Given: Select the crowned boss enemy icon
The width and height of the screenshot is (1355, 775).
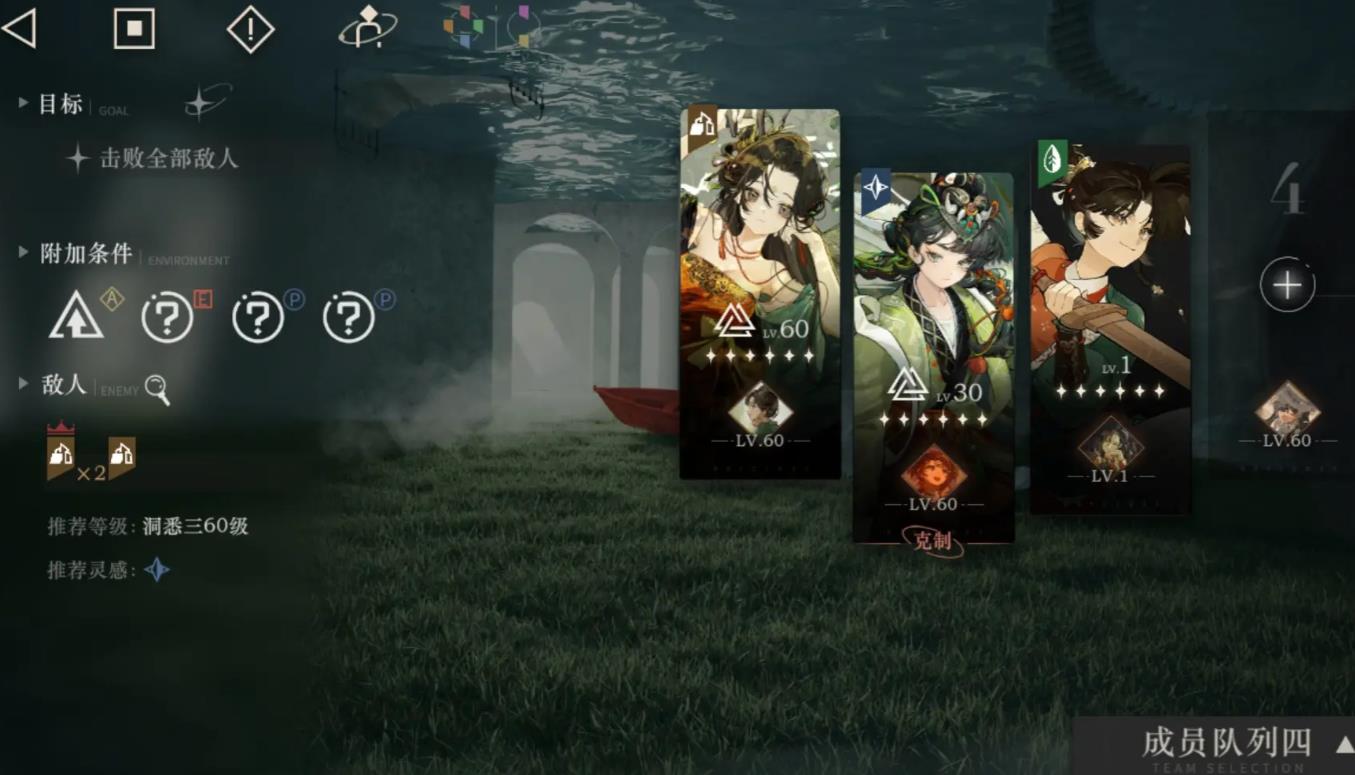Looking at the screenshot, I should coord(60,455).
